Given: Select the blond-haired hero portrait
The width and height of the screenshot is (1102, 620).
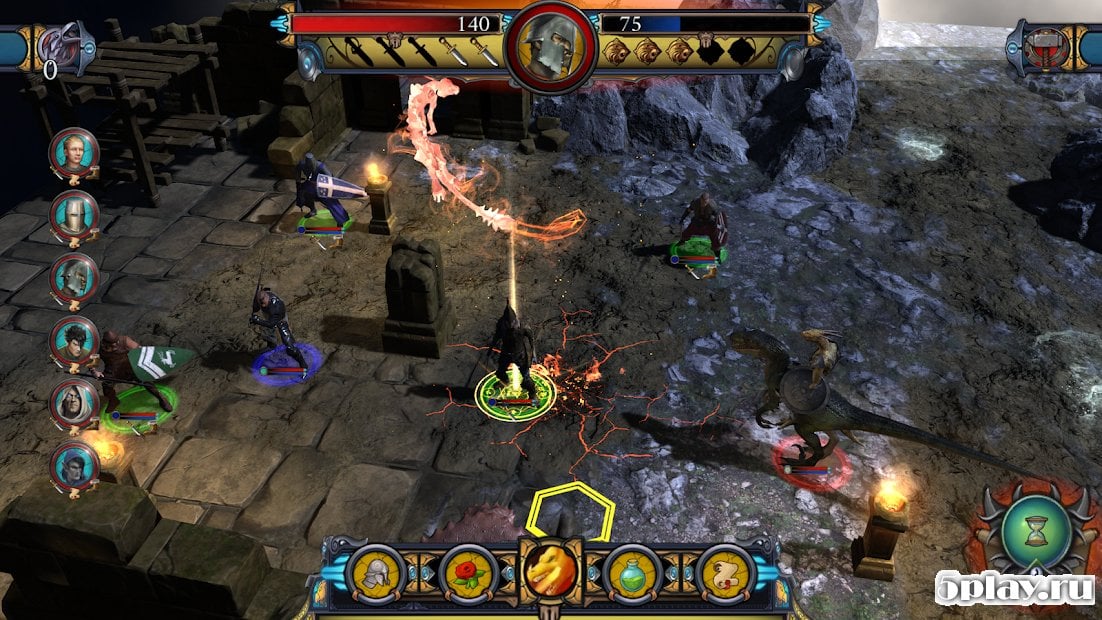Looking at the screenshot, I should pyautogui.click(x=74, y=152).
